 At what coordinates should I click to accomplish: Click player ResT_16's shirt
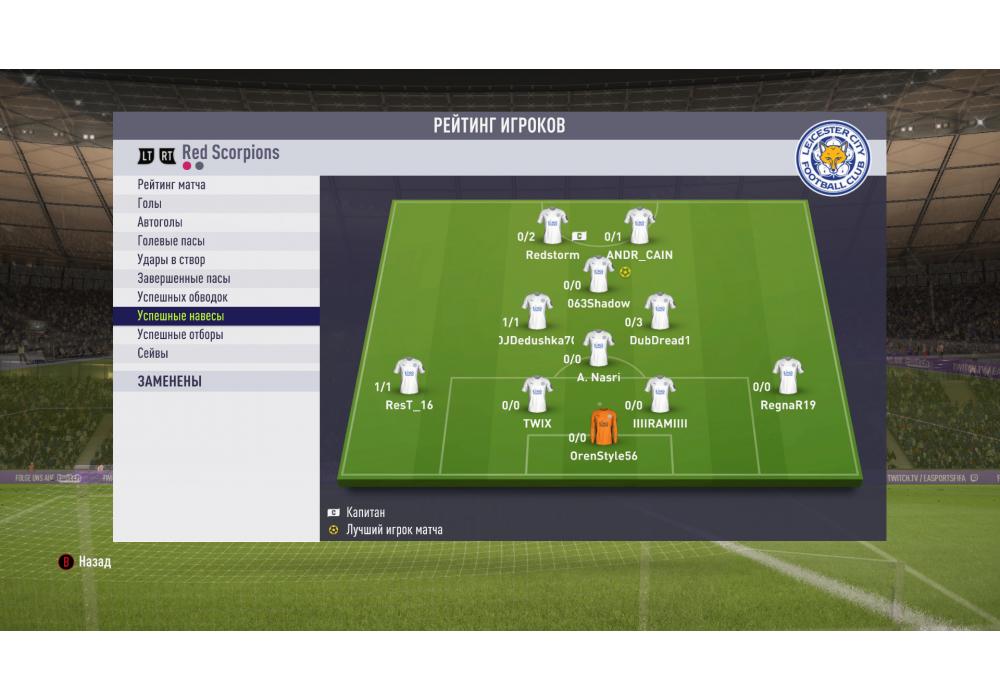point(409,375)
